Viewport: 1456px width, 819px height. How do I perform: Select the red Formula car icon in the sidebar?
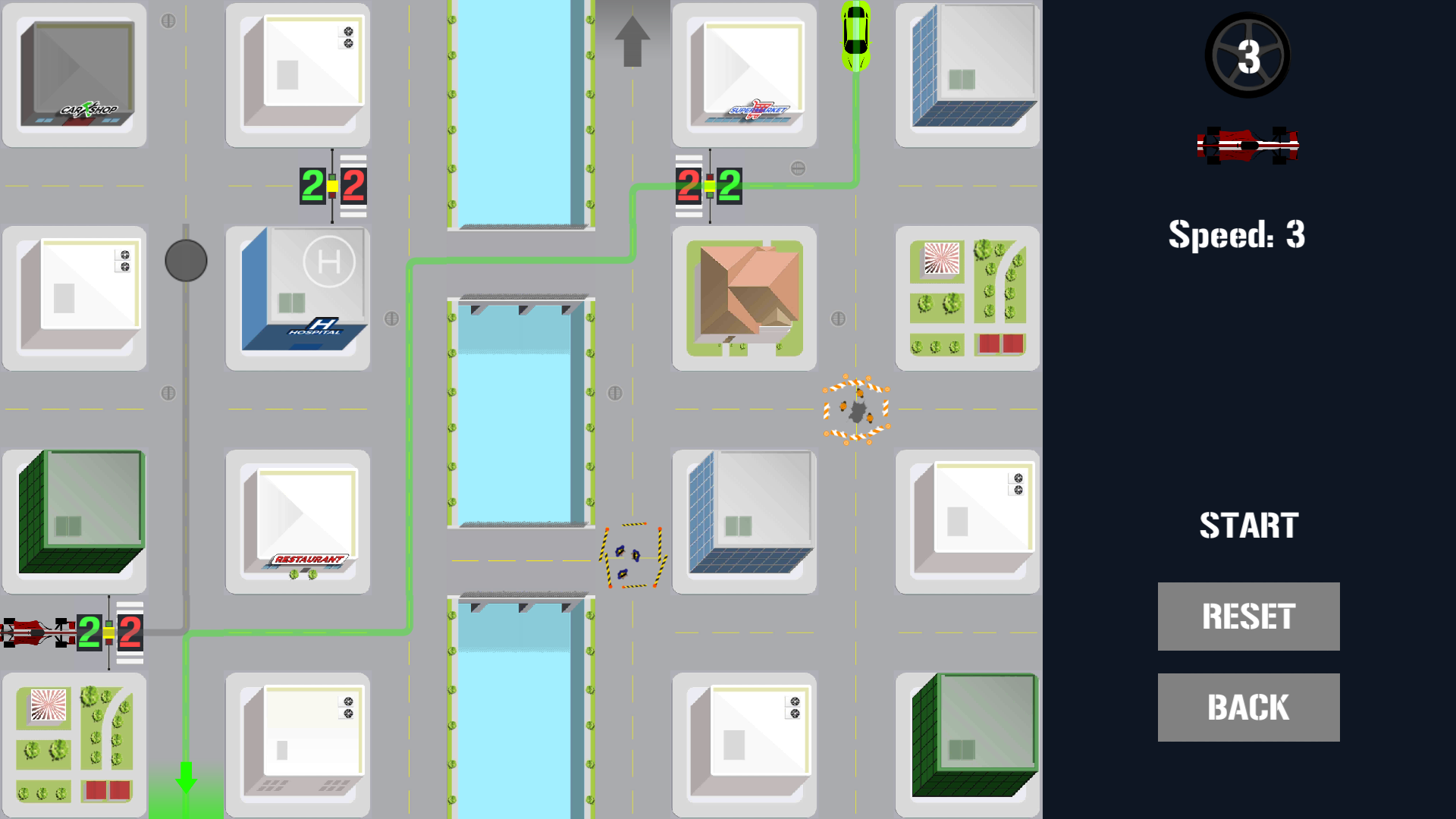pos(1248,146)
